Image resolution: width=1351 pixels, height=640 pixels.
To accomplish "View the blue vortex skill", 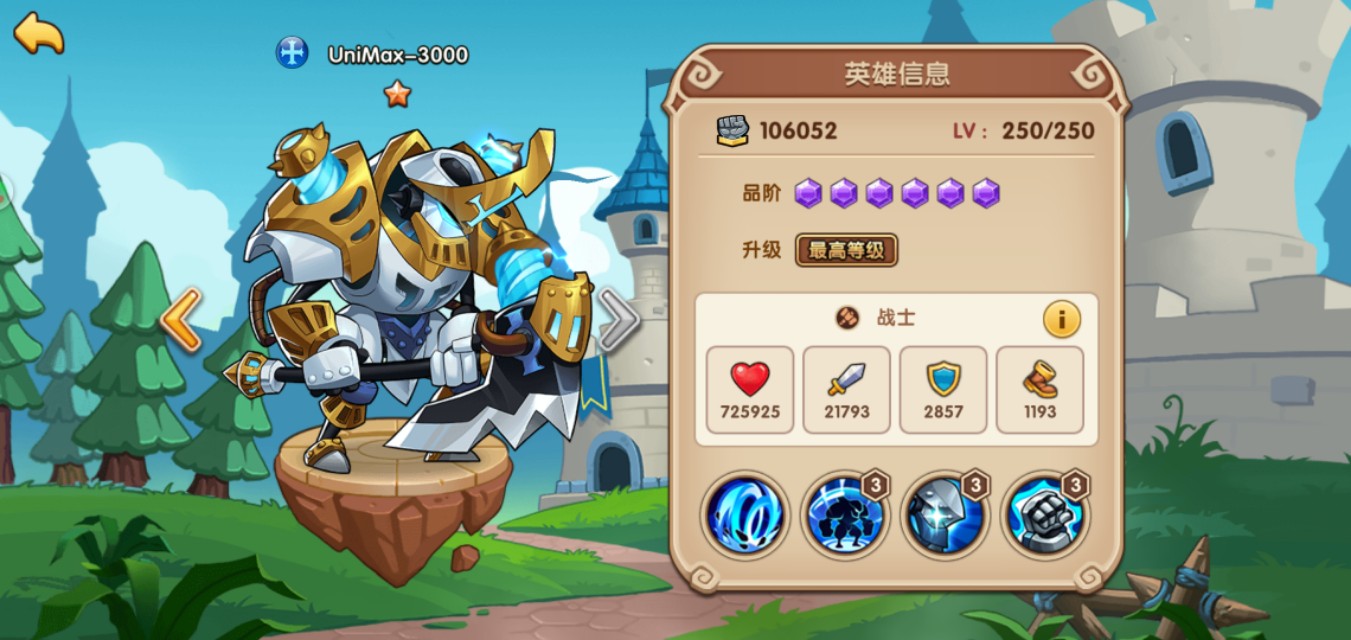I will point(744,516).
